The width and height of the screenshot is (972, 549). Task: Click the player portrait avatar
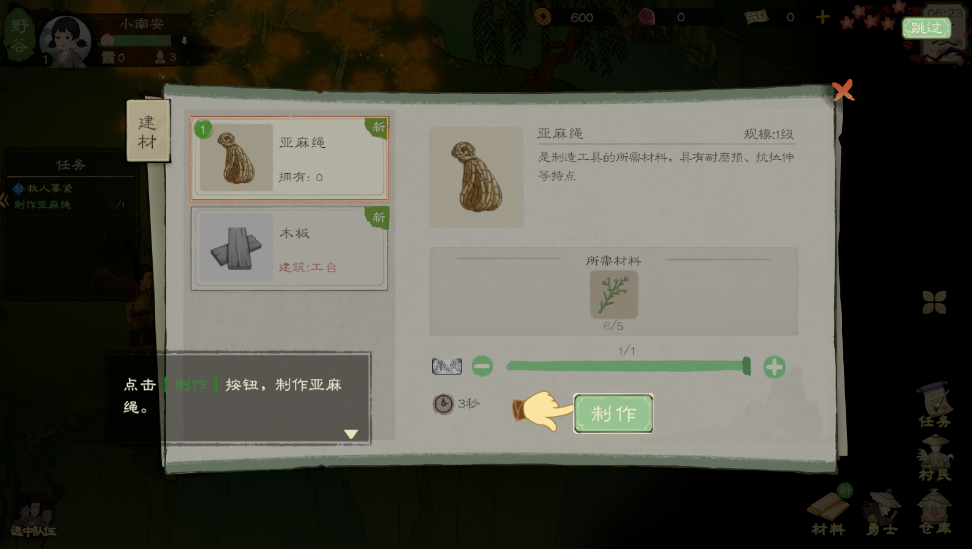click(x=65, y=40)
